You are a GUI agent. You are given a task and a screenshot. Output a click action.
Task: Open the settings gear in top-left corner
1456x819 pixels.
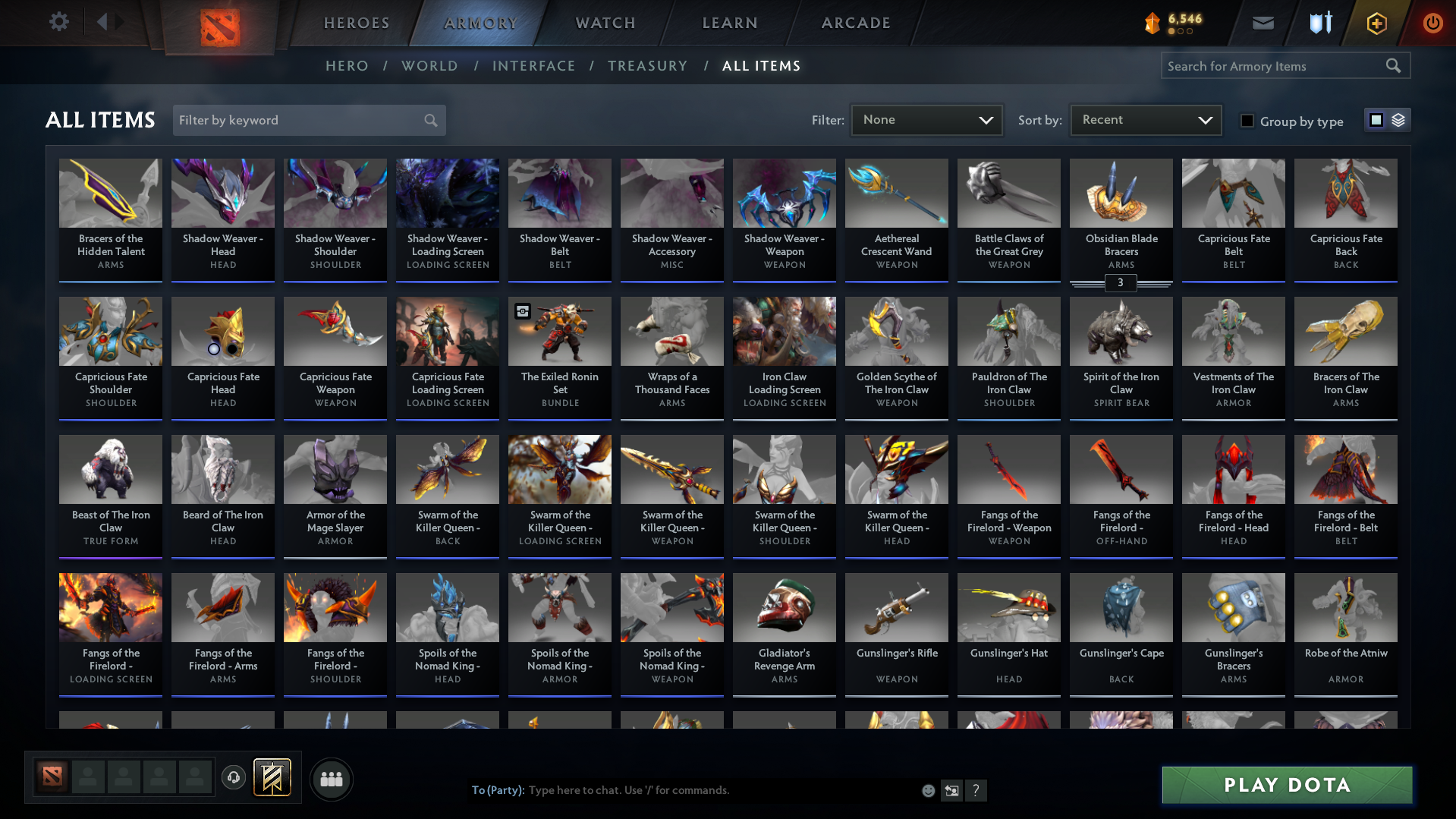point(59,22)
